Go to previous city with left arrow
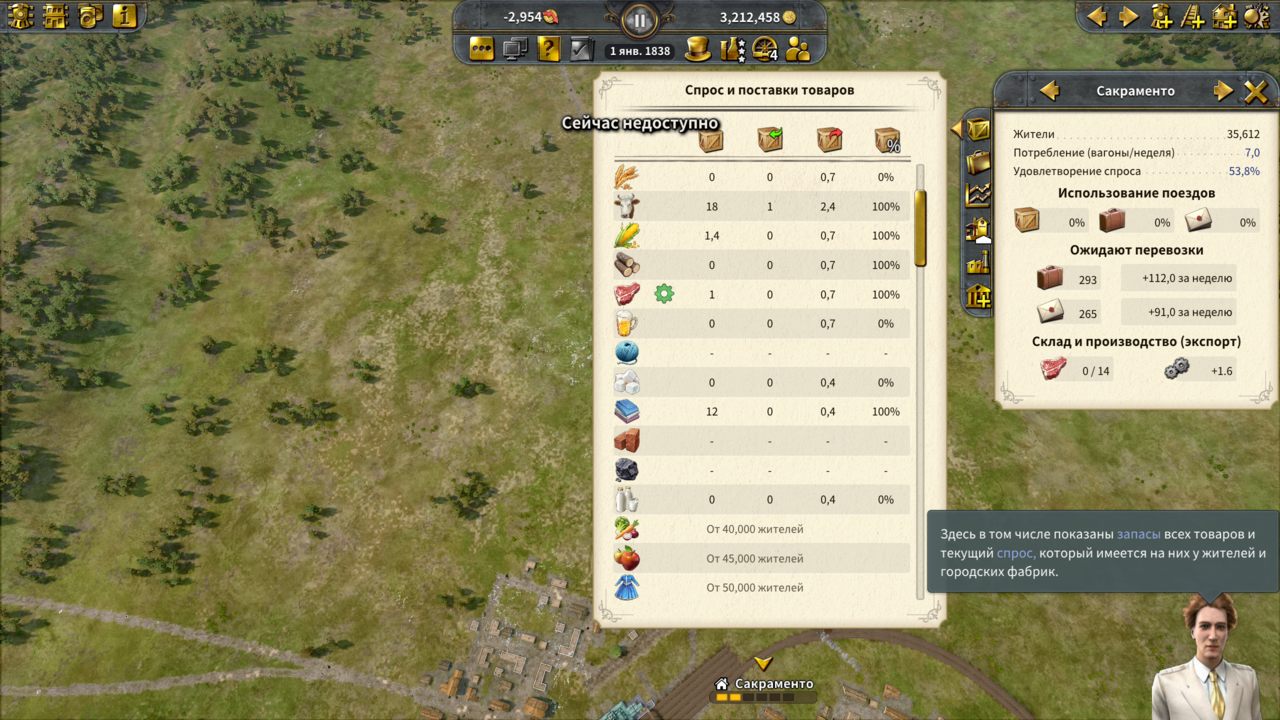The width and height of the screenshot is (1280, 720). 1049,91
